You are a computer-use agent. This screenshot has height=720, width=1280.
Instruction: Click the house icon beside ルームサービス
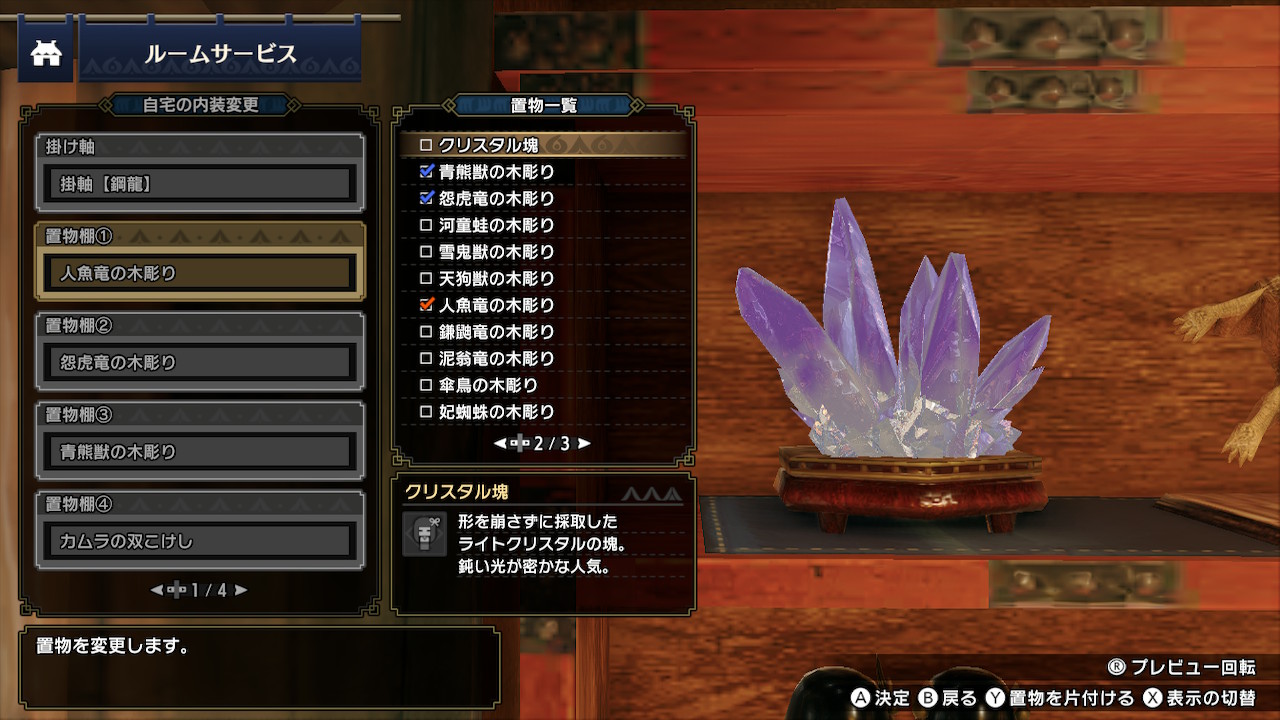coord(46,54)
